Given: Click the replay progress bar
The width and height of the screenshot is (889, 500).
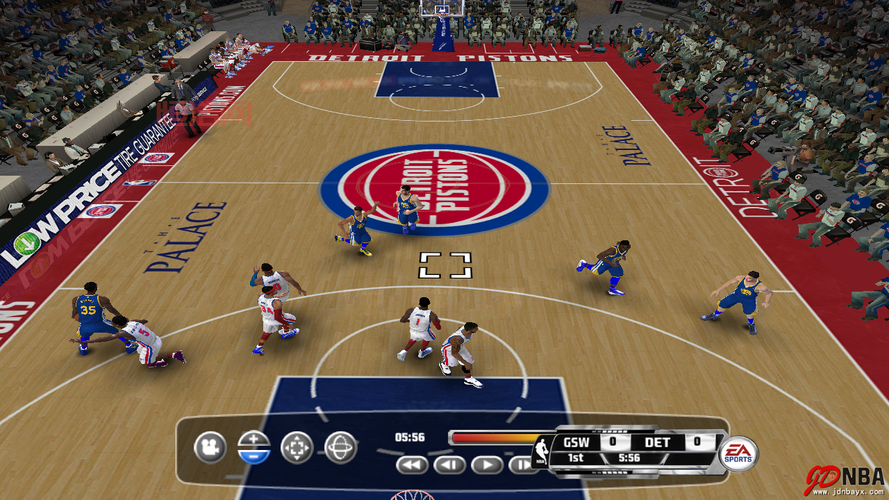Looking at the screenshot, I should (493, 437).
